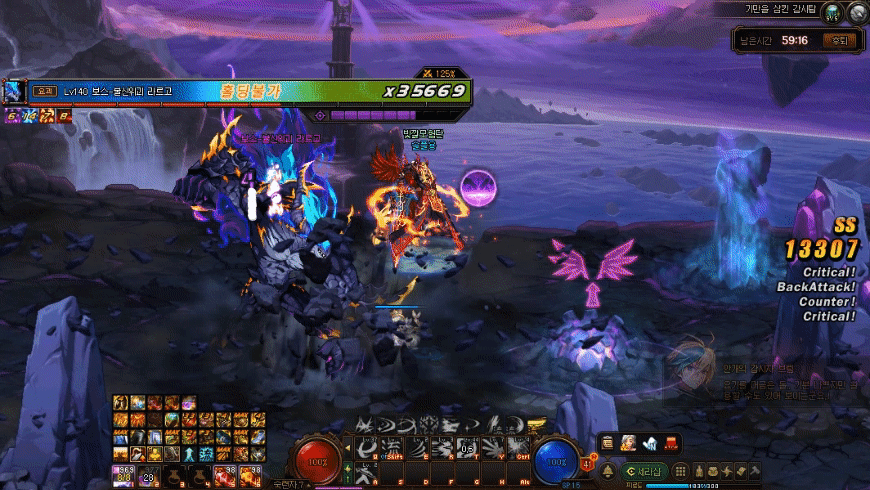This screenshot has height=490, width=870.
Task: Open the inventory pouch icon
Action: coord(712,470)
